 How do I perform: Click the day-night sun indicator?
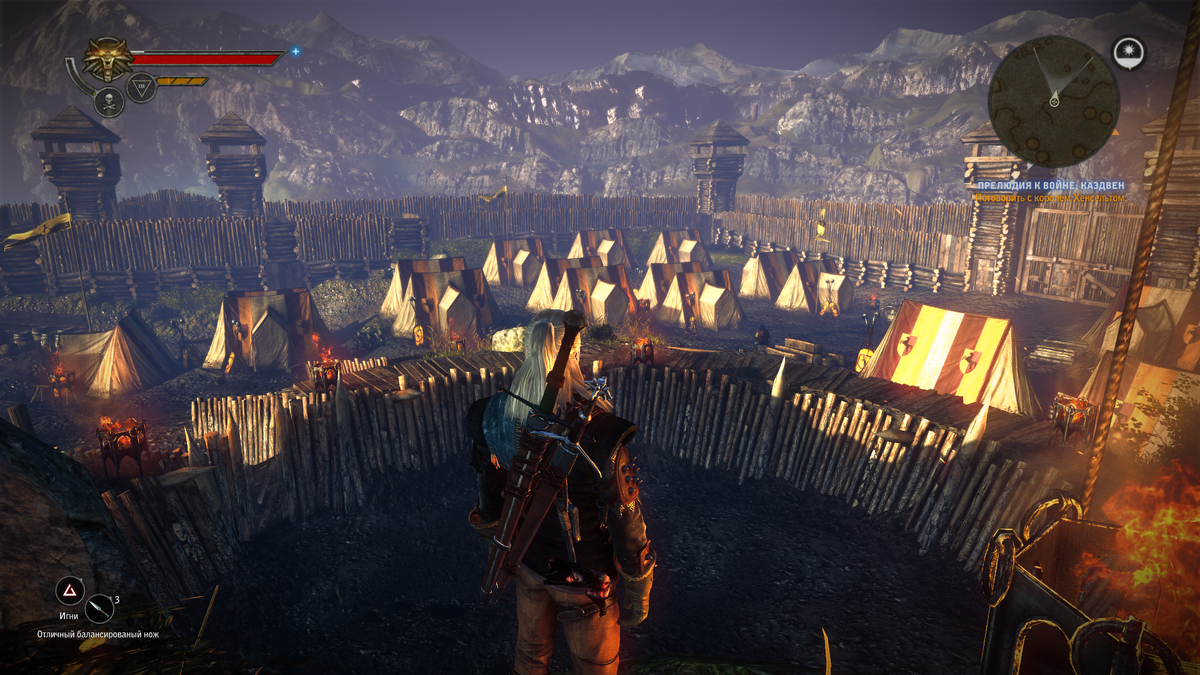coord(1129,53)
